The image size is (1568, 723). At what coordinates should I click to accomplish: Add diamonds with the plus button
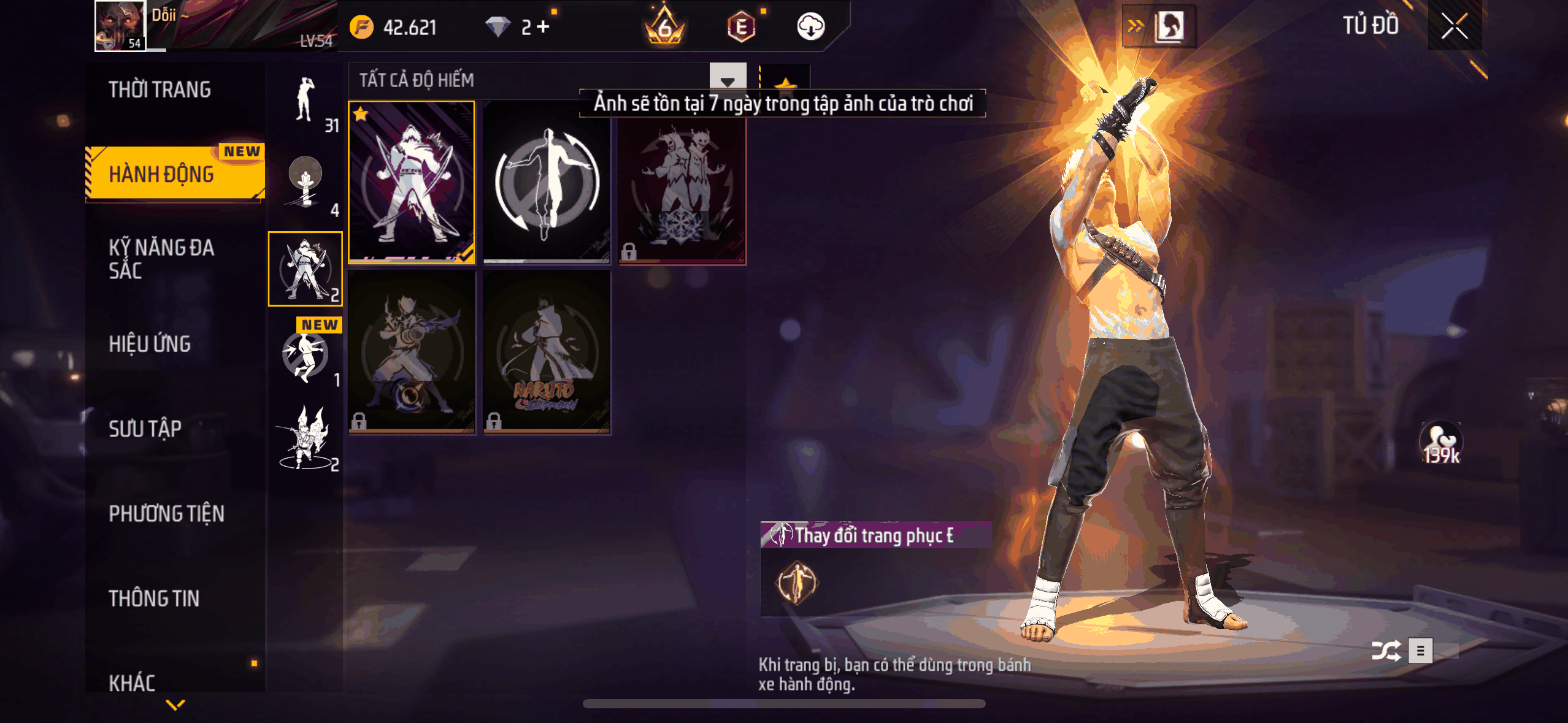pyautogui.click(x=543, y=27)
